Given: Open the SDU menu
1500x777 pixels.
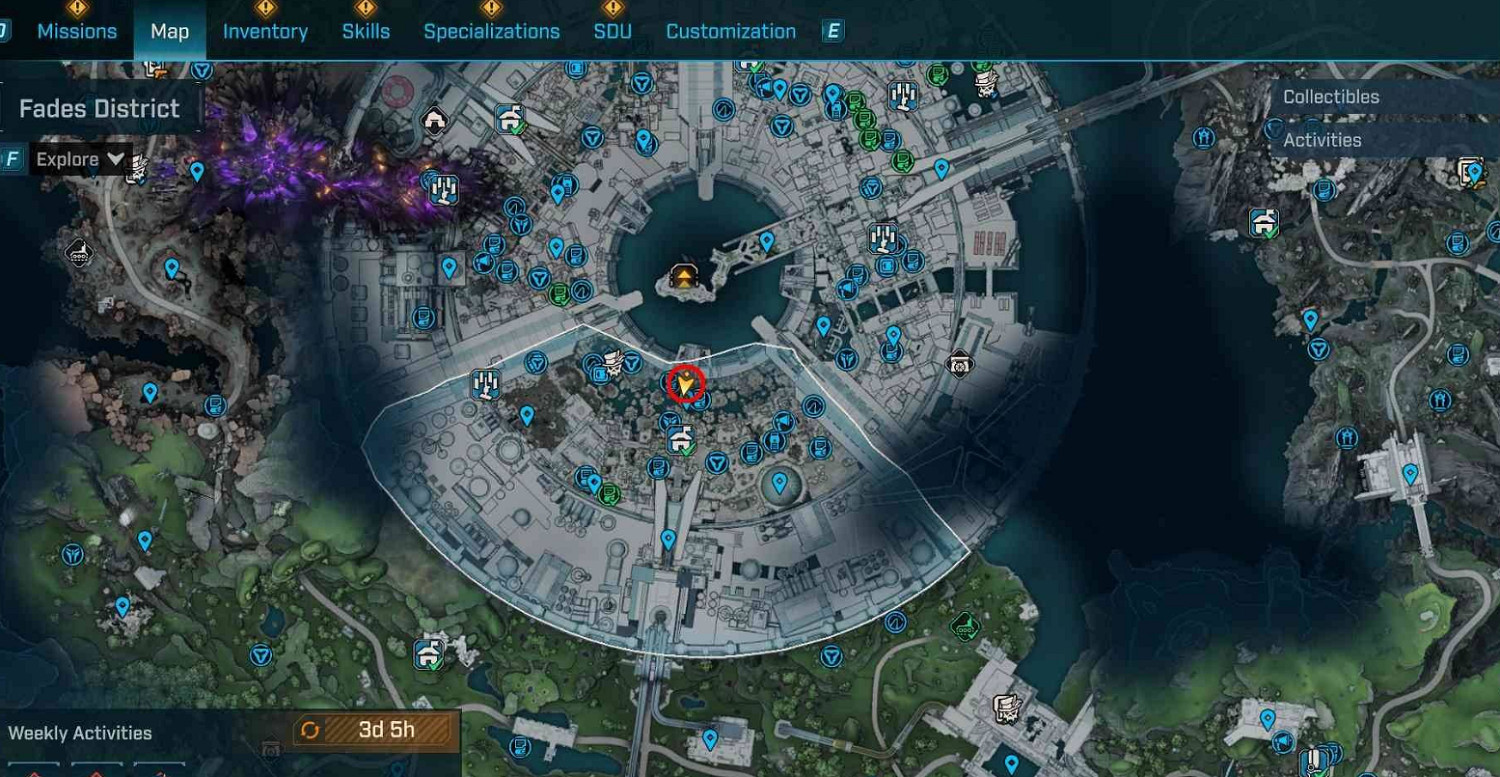Looking at the screenshot, I should pyautogui.click(x=613, y=31).
